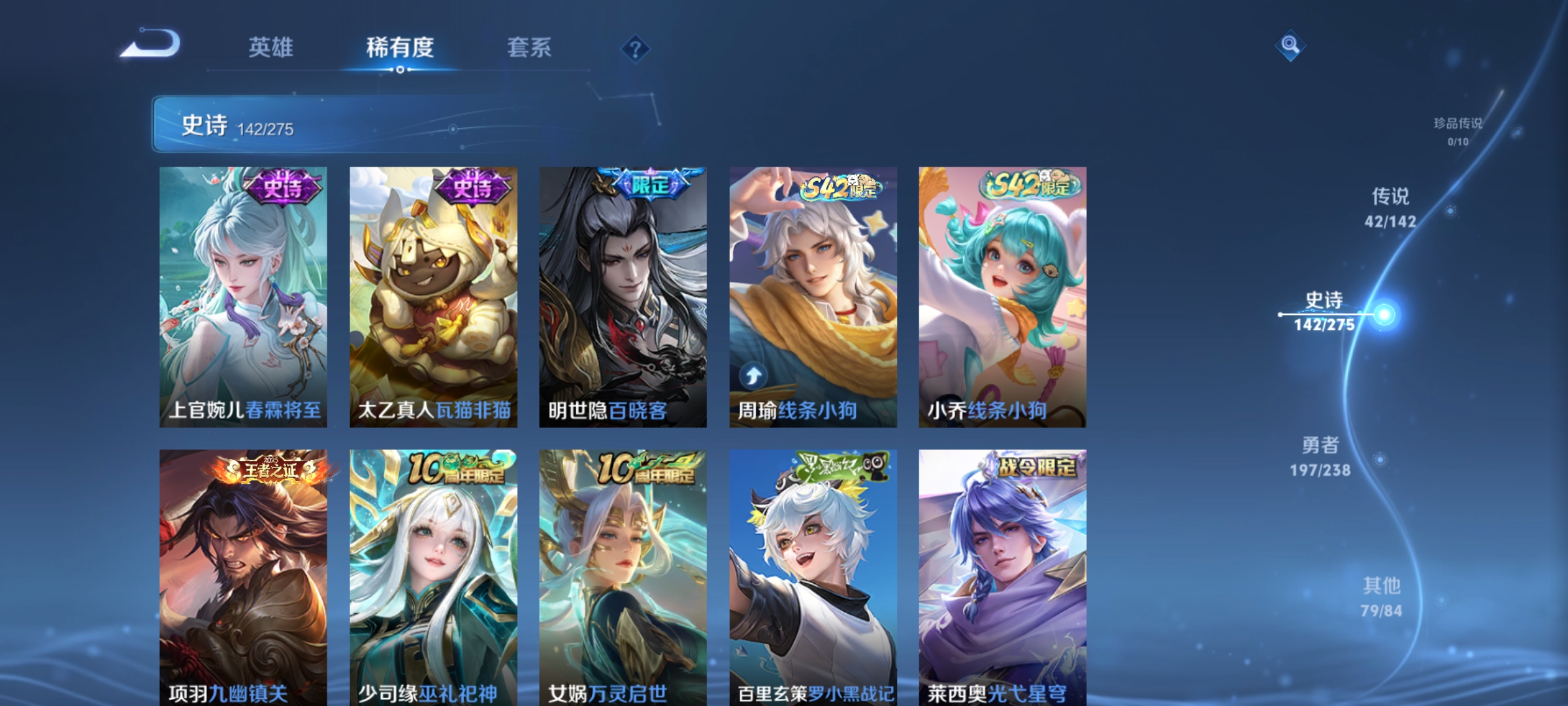Click the upgrade arrow on 周瑜's skin card
The image size is (1568, 706).
point(753,374)
